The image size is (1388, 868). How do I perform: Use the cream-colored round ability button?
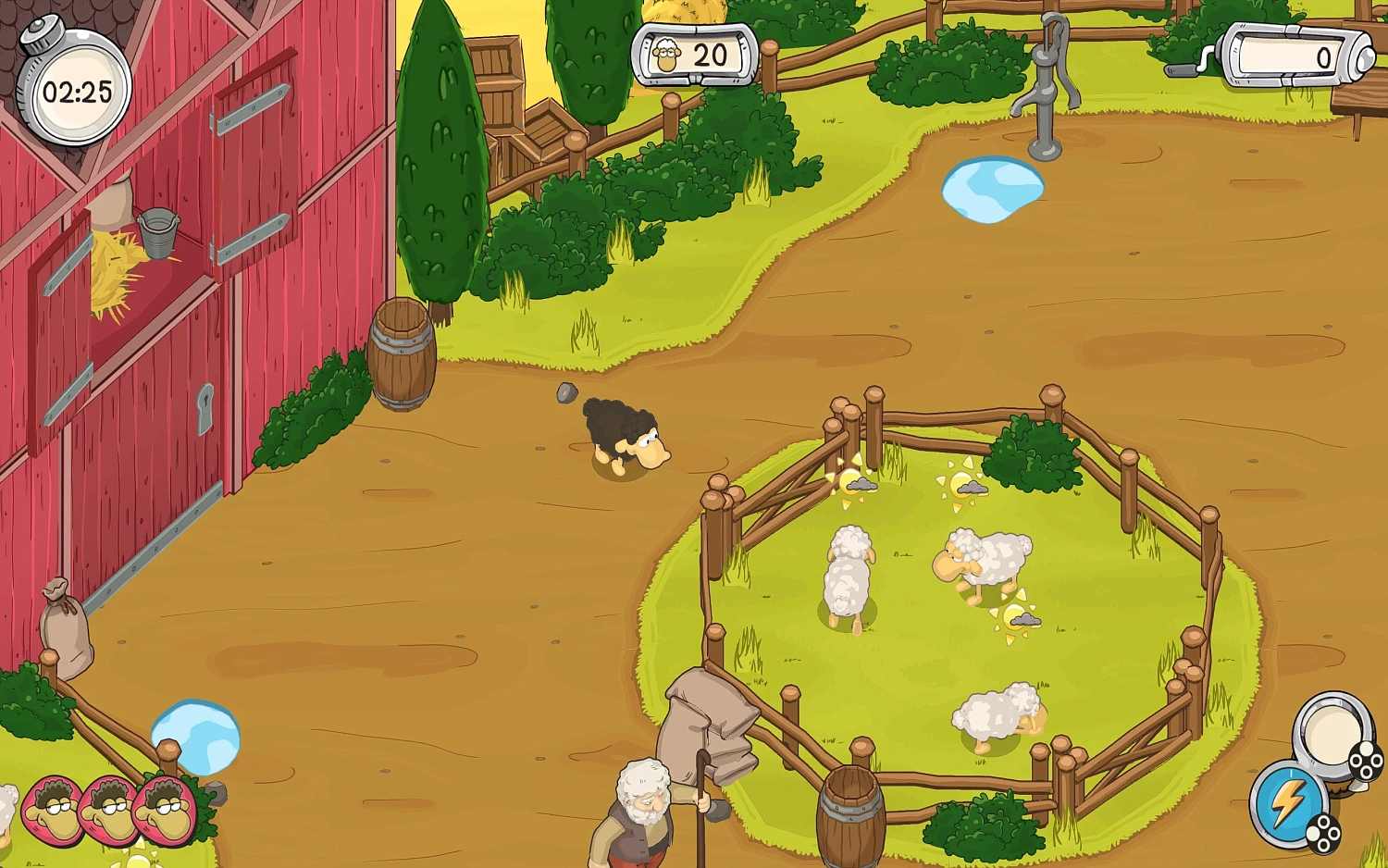(x=1333, y=734)
